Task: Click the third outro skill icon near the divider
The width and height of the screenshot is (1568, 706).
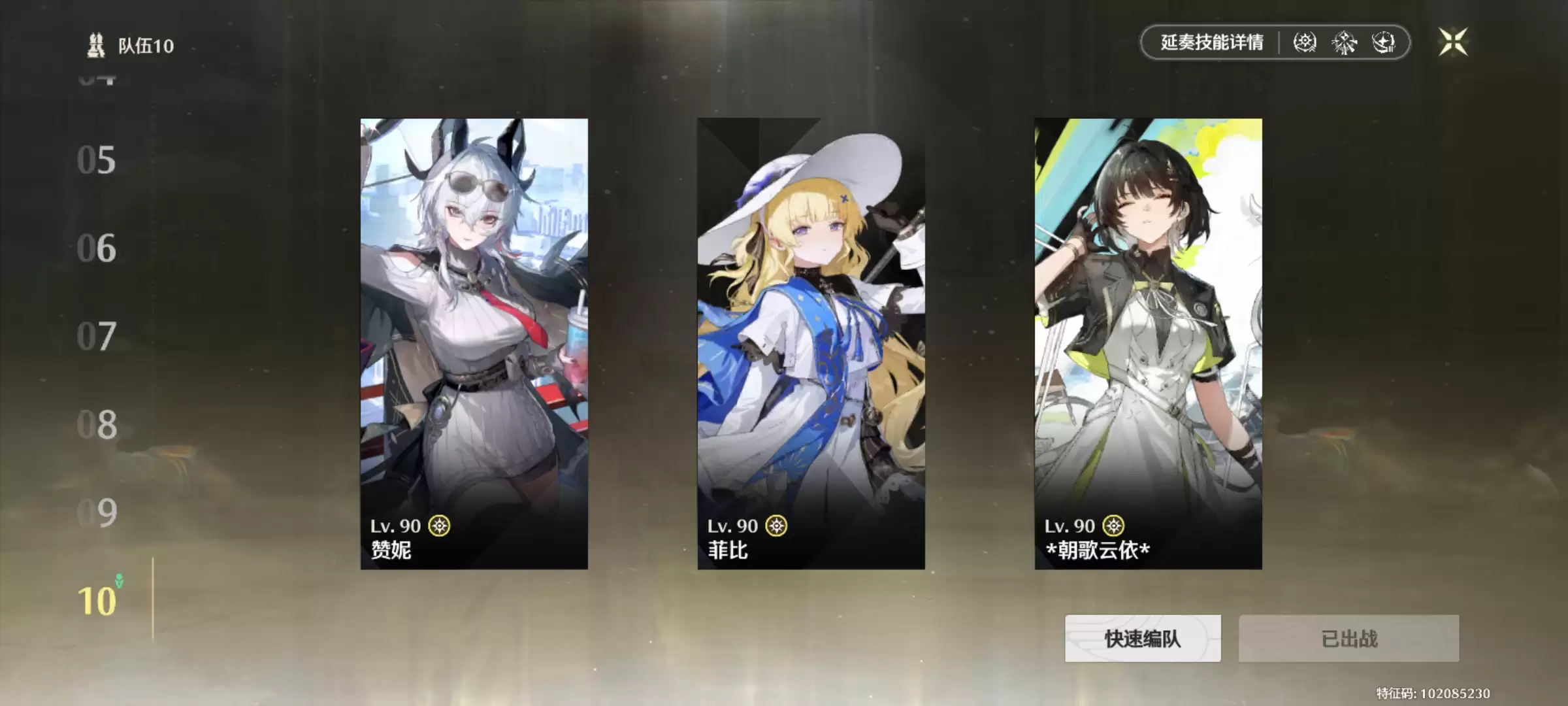Action: pyautogui.click(x=1384, y=43)
